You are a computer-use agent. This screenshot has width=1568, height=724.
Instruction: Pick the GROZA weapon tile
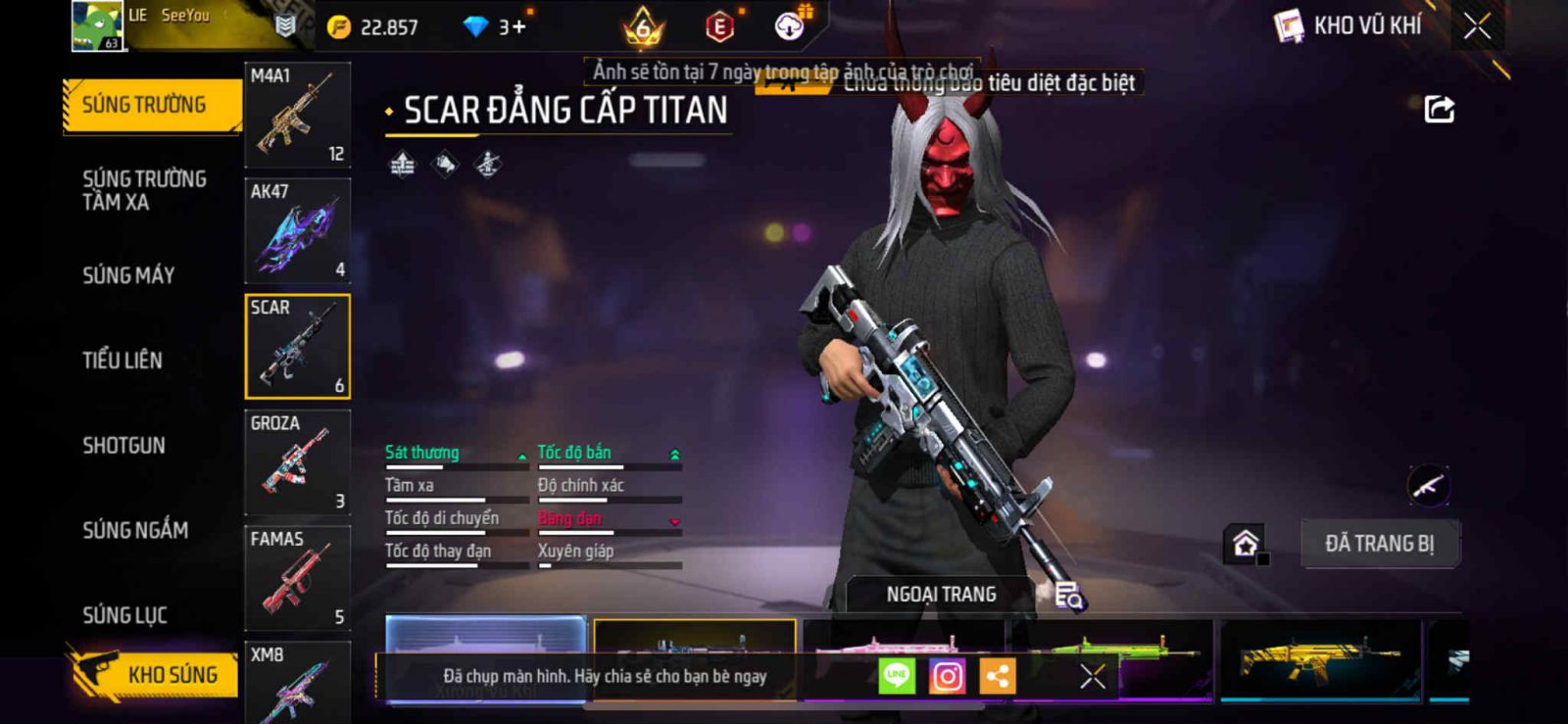click(297, 461)
